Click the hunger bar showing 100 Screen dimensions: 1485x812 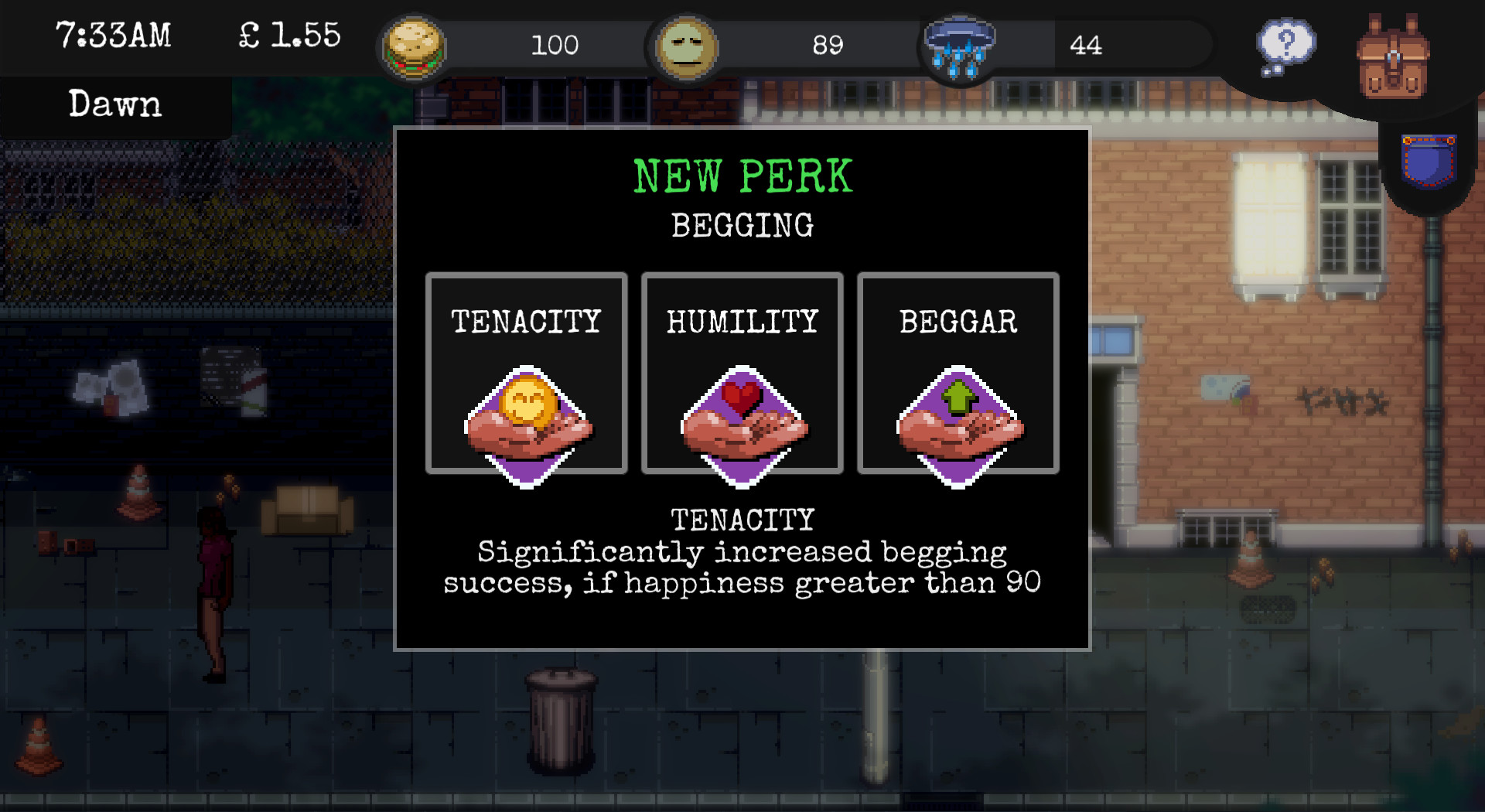click(x=555, y=46)
